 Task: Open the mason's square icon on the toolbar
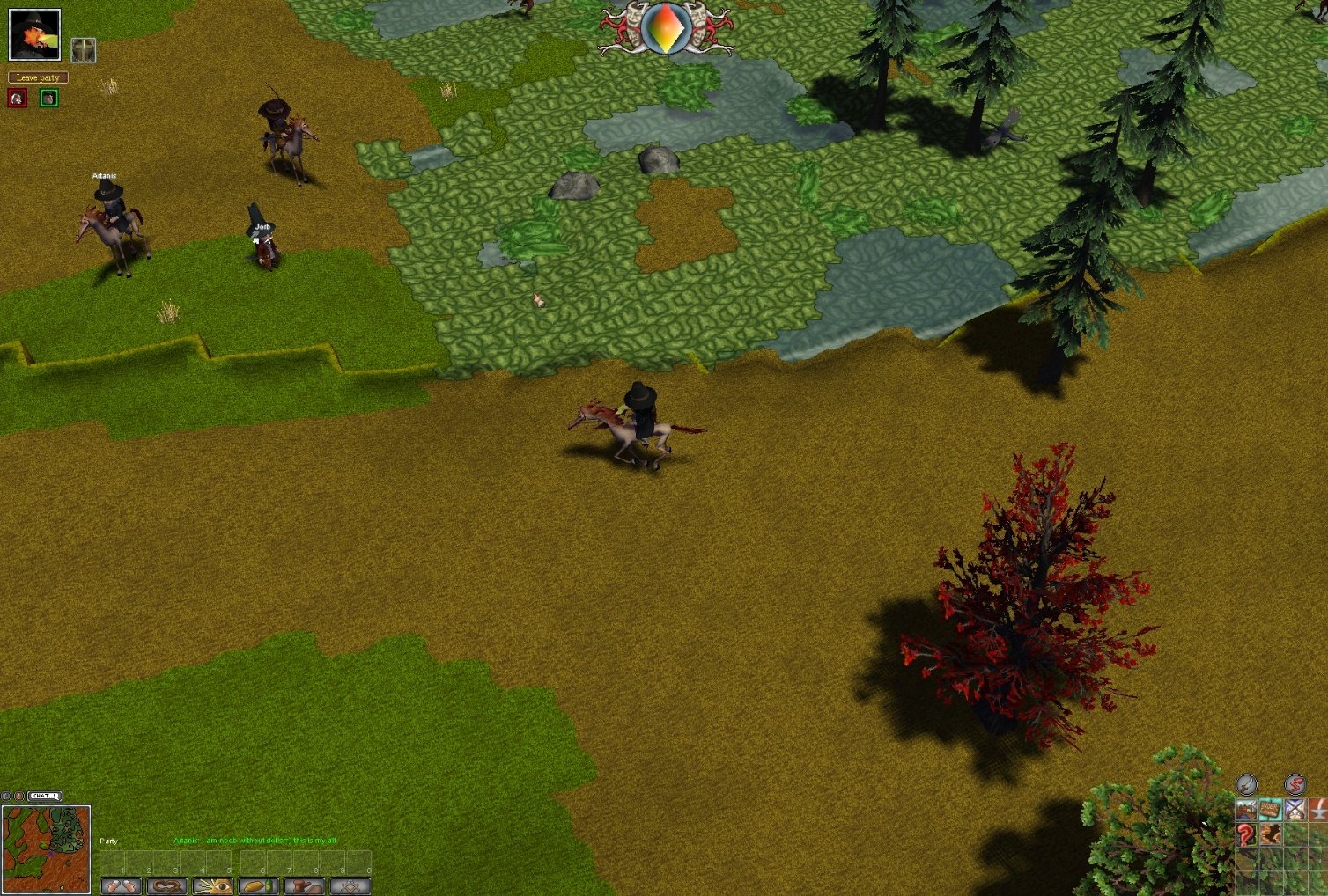pos(349,885)
